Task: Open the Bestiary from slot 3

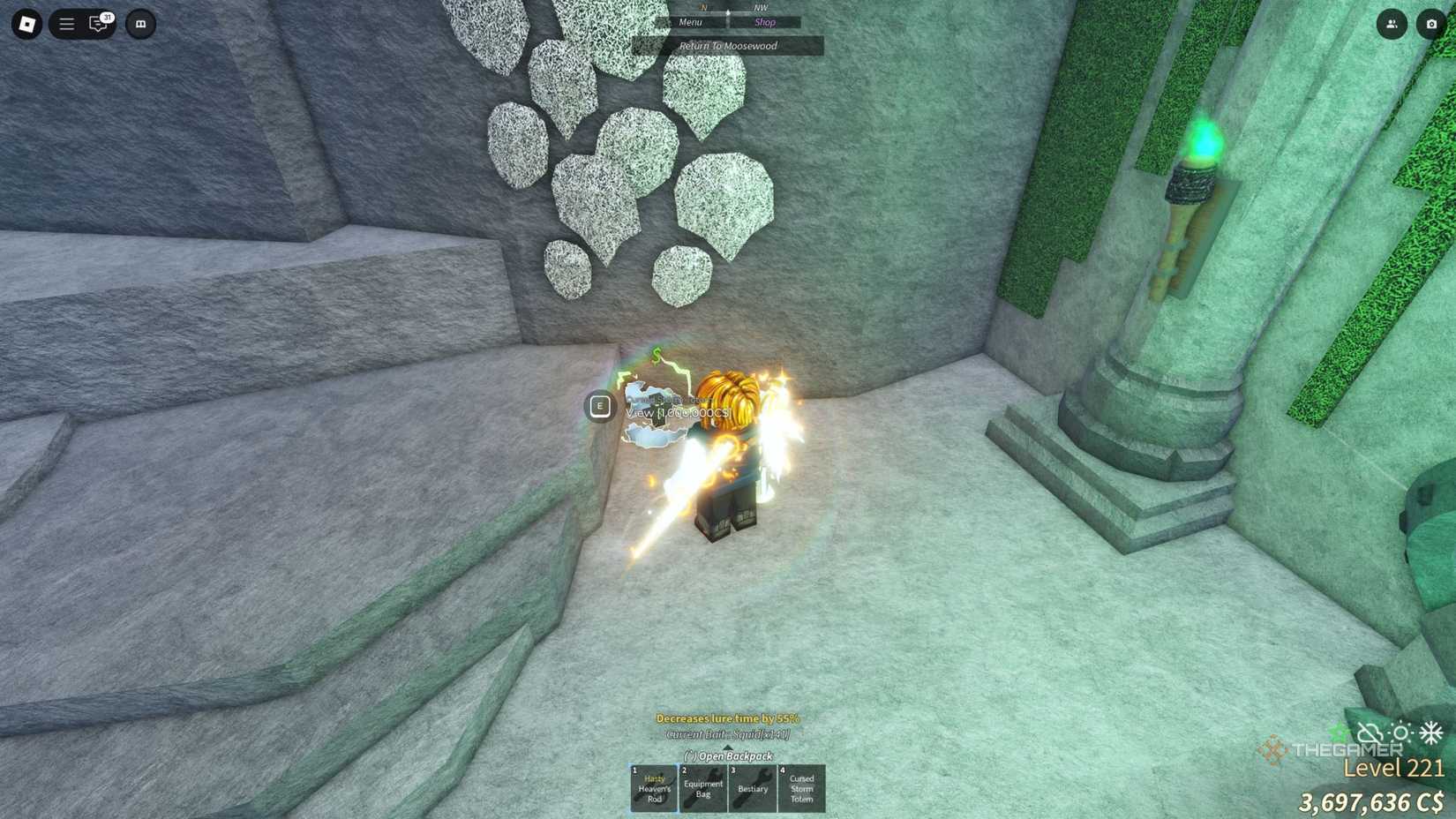Action: (752, 788)
